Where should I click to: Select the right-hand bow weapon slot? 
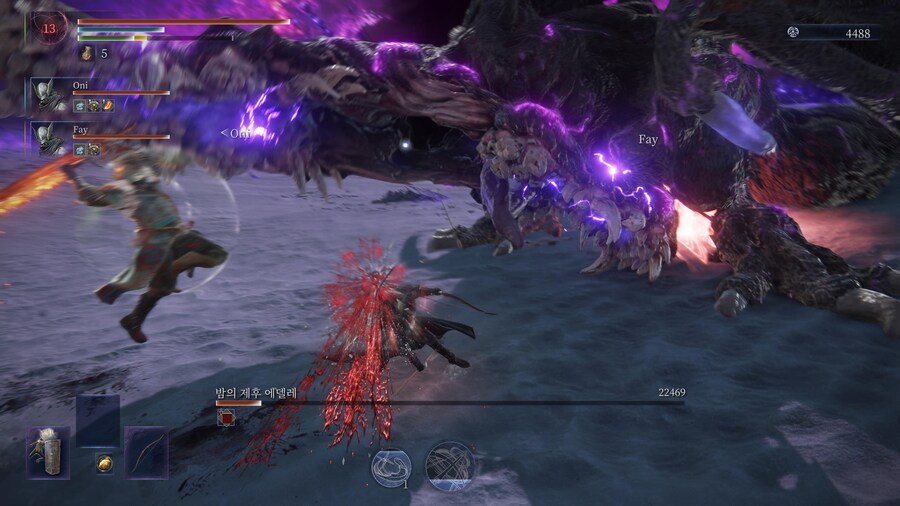point(147,452)
